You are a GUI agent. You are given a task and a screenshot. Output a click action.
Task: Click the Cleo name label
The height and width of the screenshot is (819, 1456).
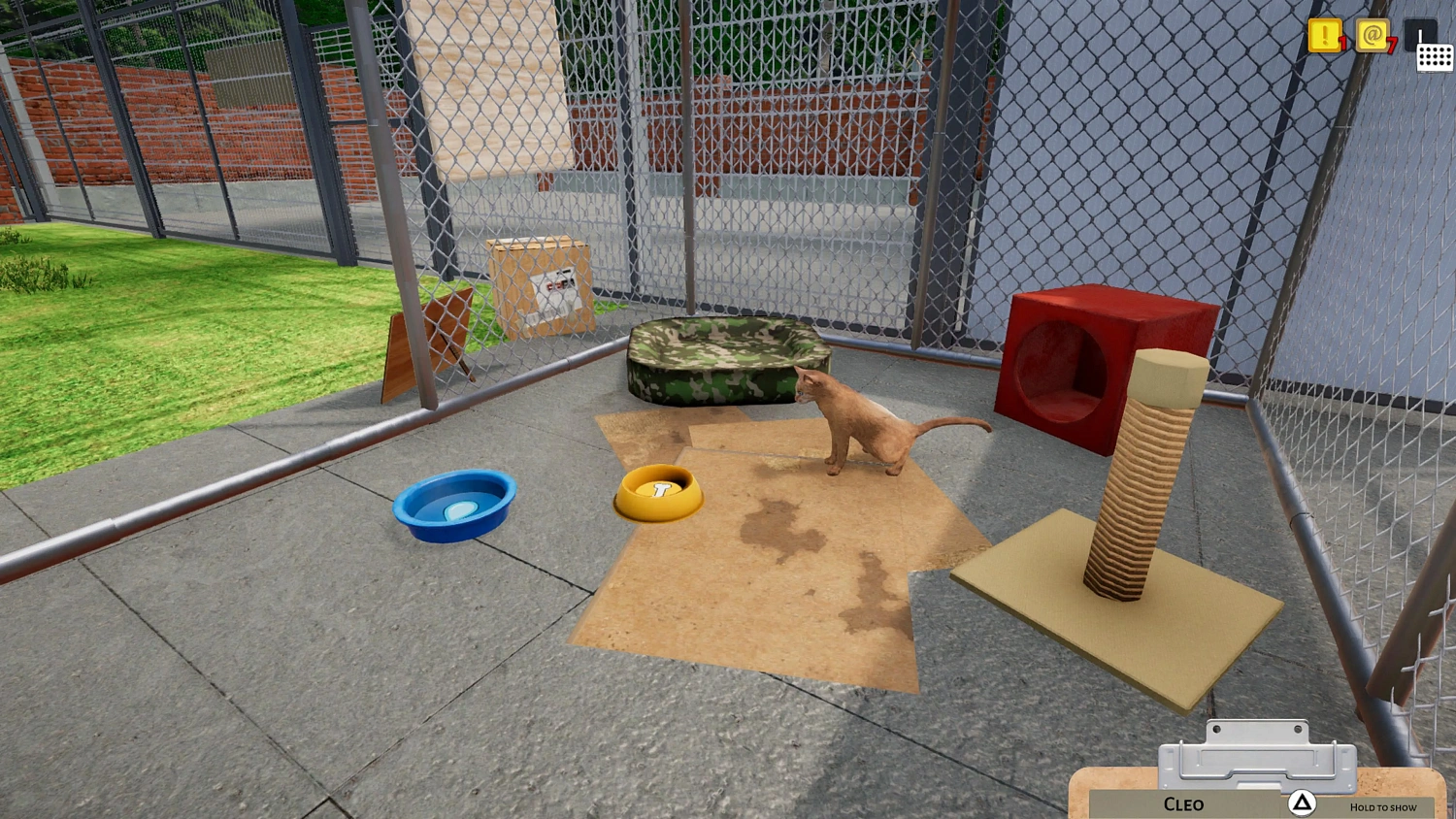point(1182,803)
